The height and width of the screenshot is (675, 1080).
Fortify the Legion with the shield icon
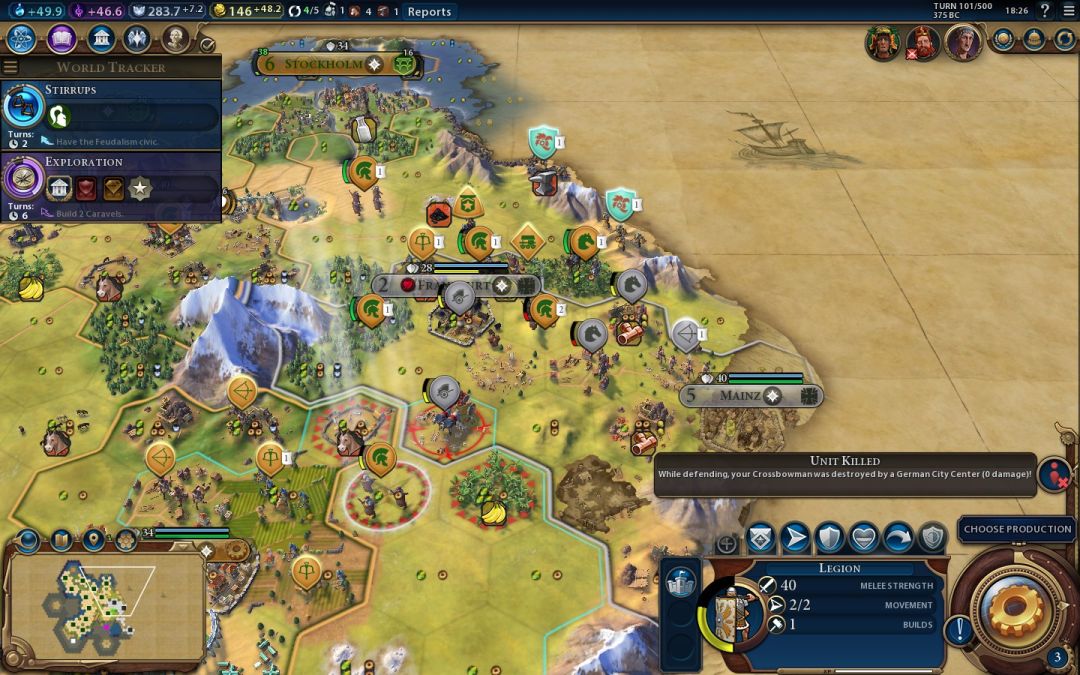pyautogui.click(x=829, y=538)
